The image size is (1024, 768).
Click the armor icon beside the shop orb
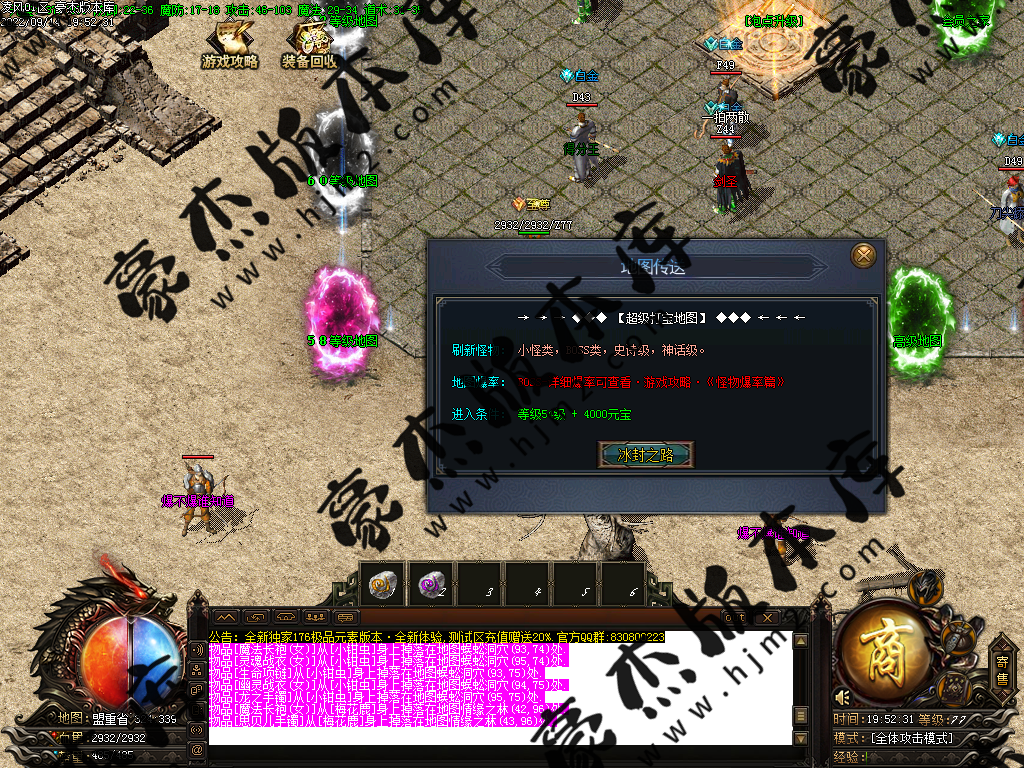pyautogui.click(x=958, y=637)
